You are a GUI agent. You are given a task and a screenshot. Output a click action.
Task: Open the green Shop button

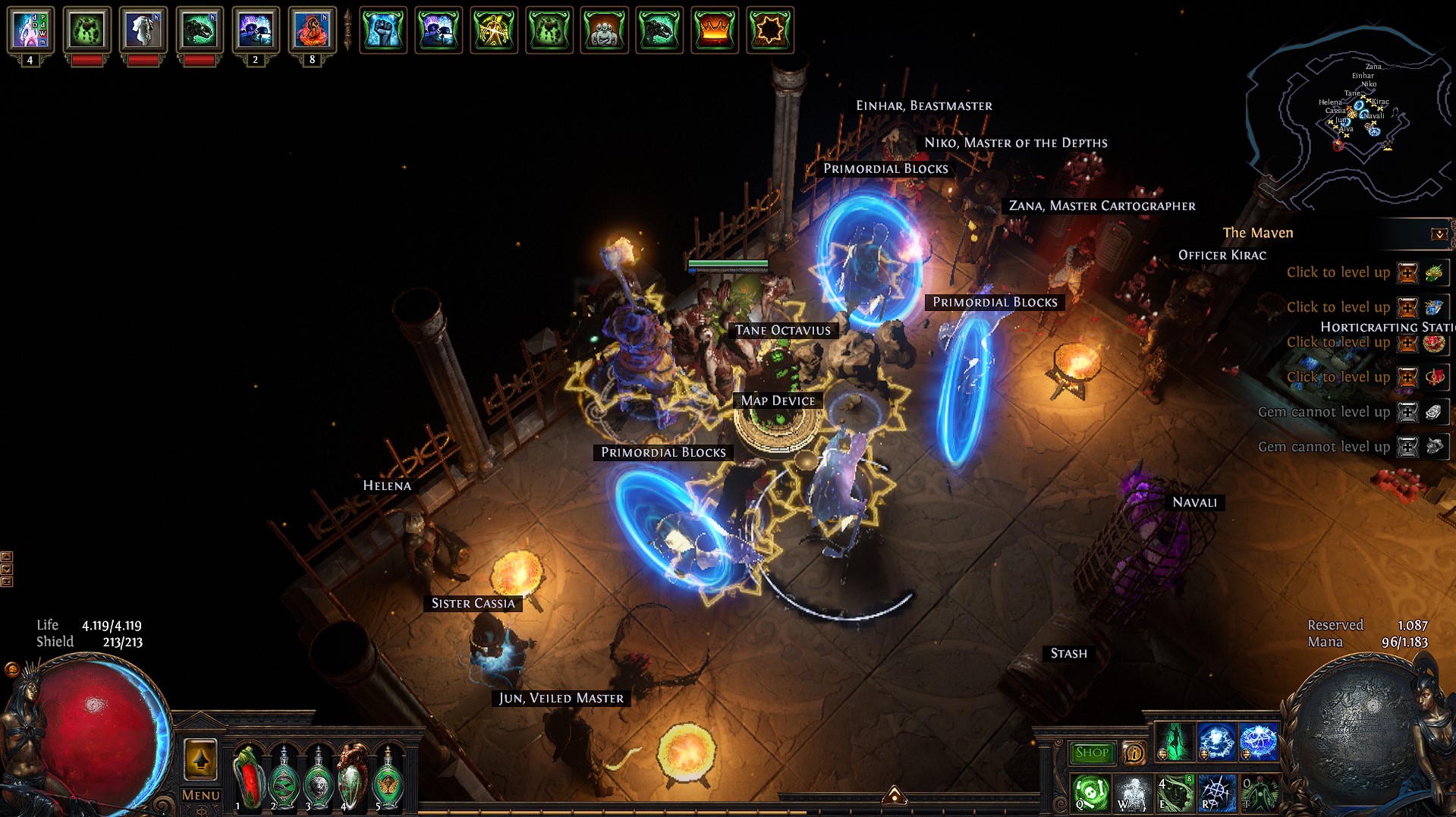click(x=1092, y=753)
